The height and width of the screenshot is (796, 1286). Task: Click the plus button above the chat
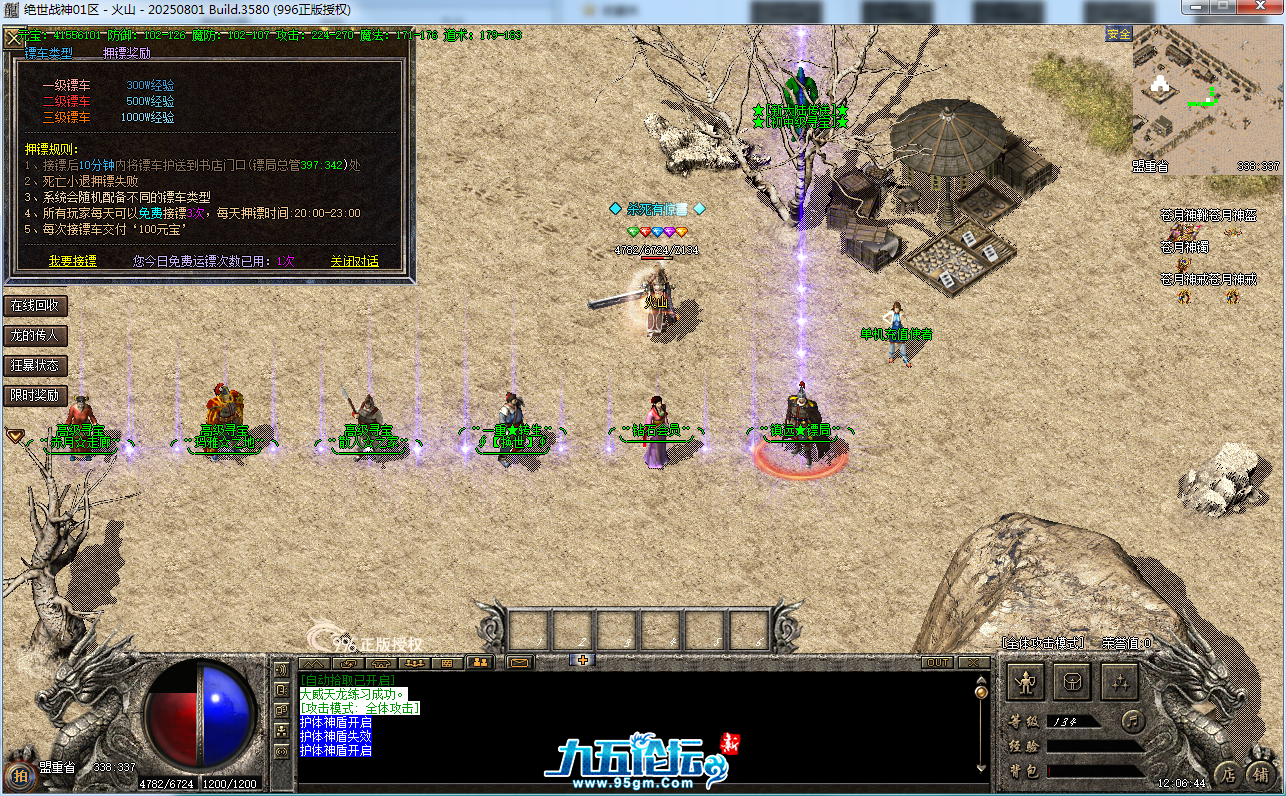pos(583,659)
